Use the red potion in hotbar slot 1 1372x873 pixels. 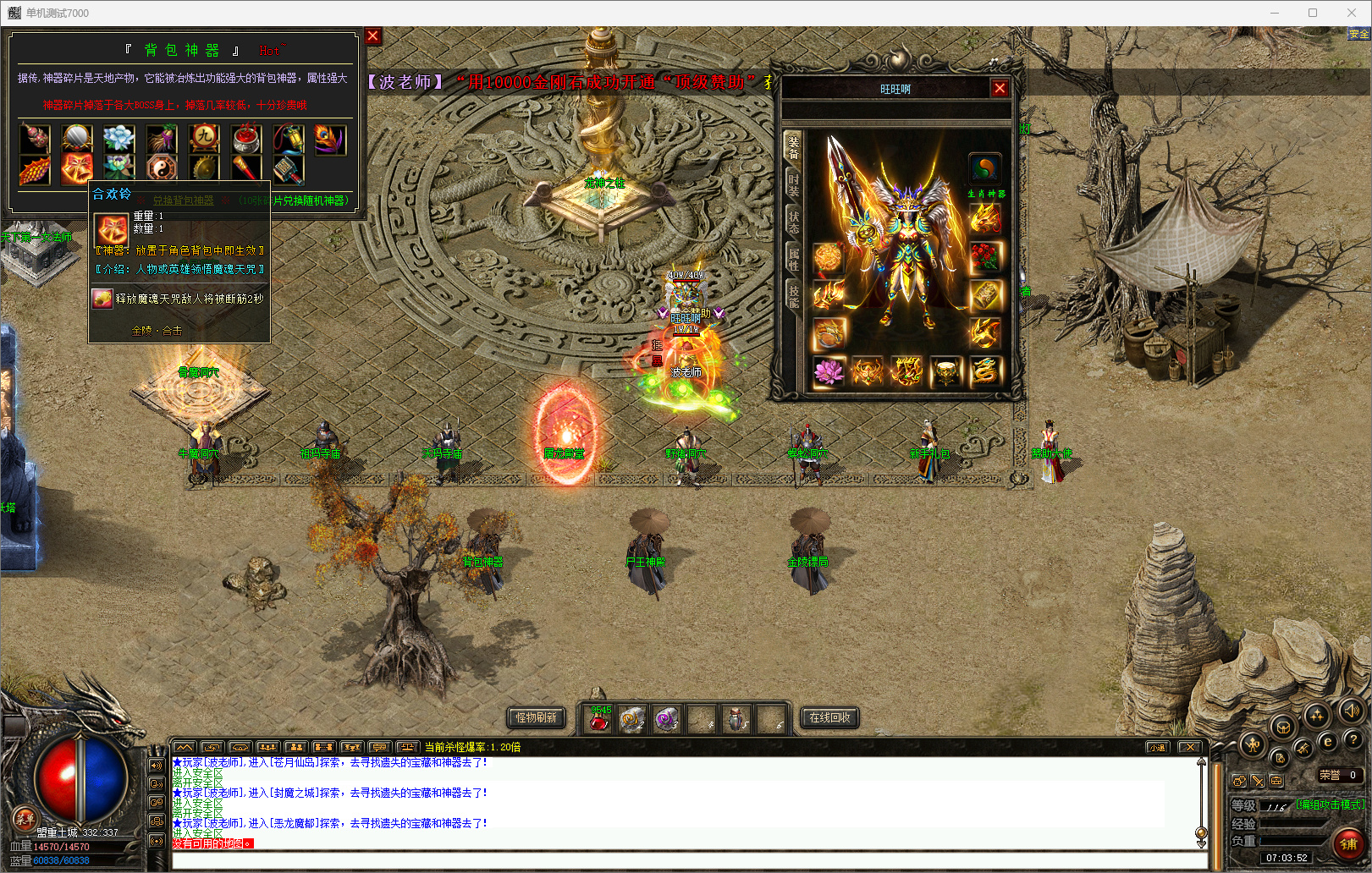pyautogui.click(x=599, y=720)
